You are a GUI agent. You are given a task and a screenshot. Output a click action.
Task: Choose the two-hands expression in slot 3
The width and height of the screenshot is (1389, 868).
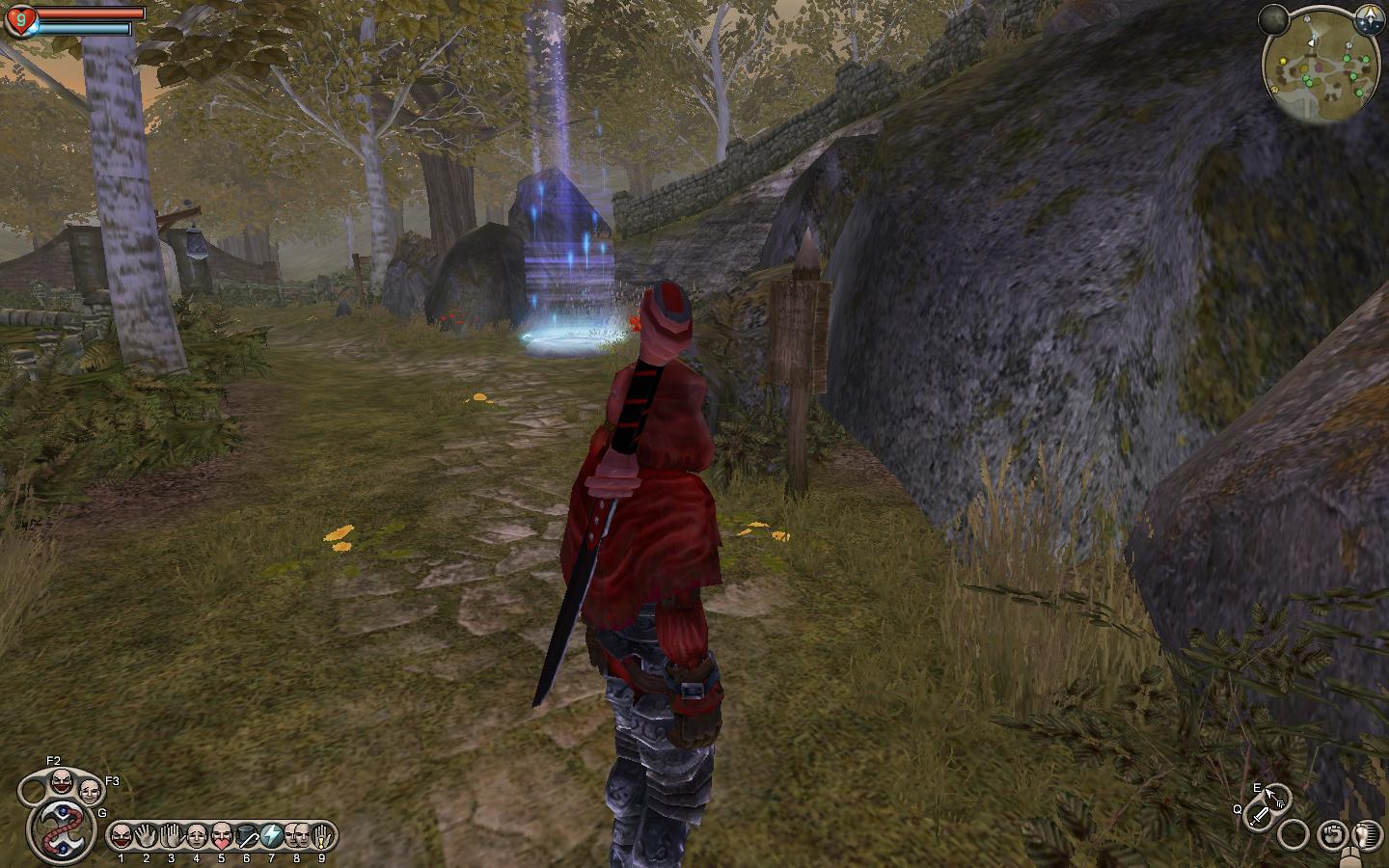pyautogui.click(x=172, y=835)
